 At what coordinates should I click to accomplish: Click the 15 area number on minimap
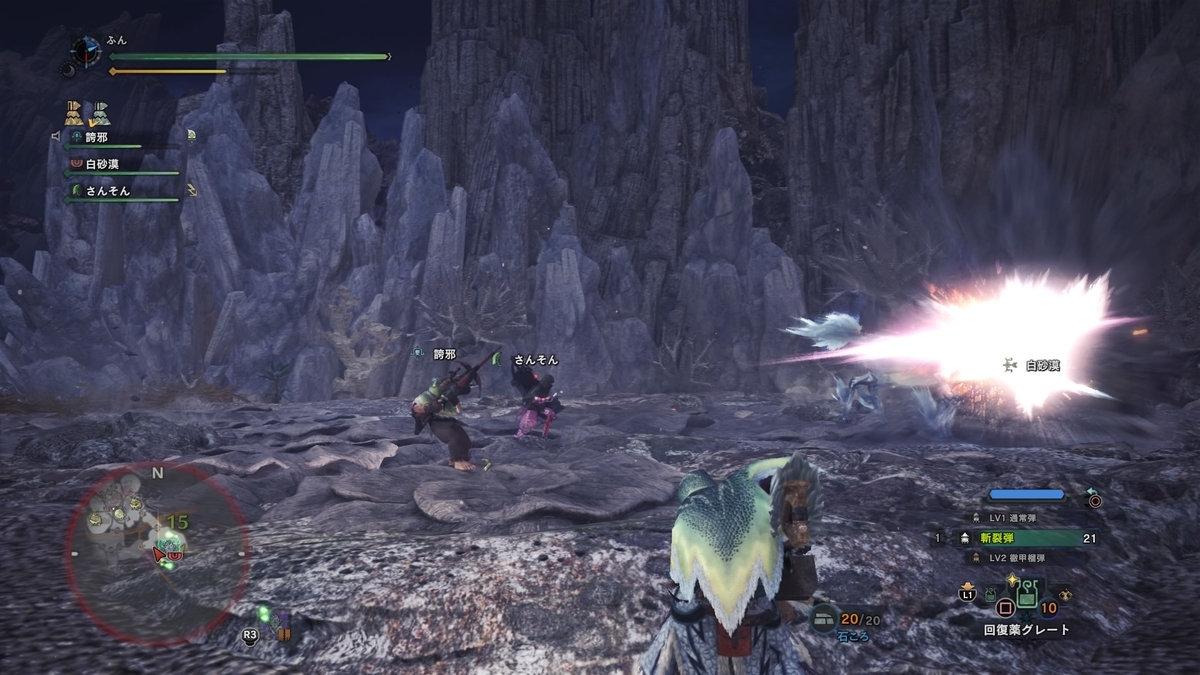178,521
